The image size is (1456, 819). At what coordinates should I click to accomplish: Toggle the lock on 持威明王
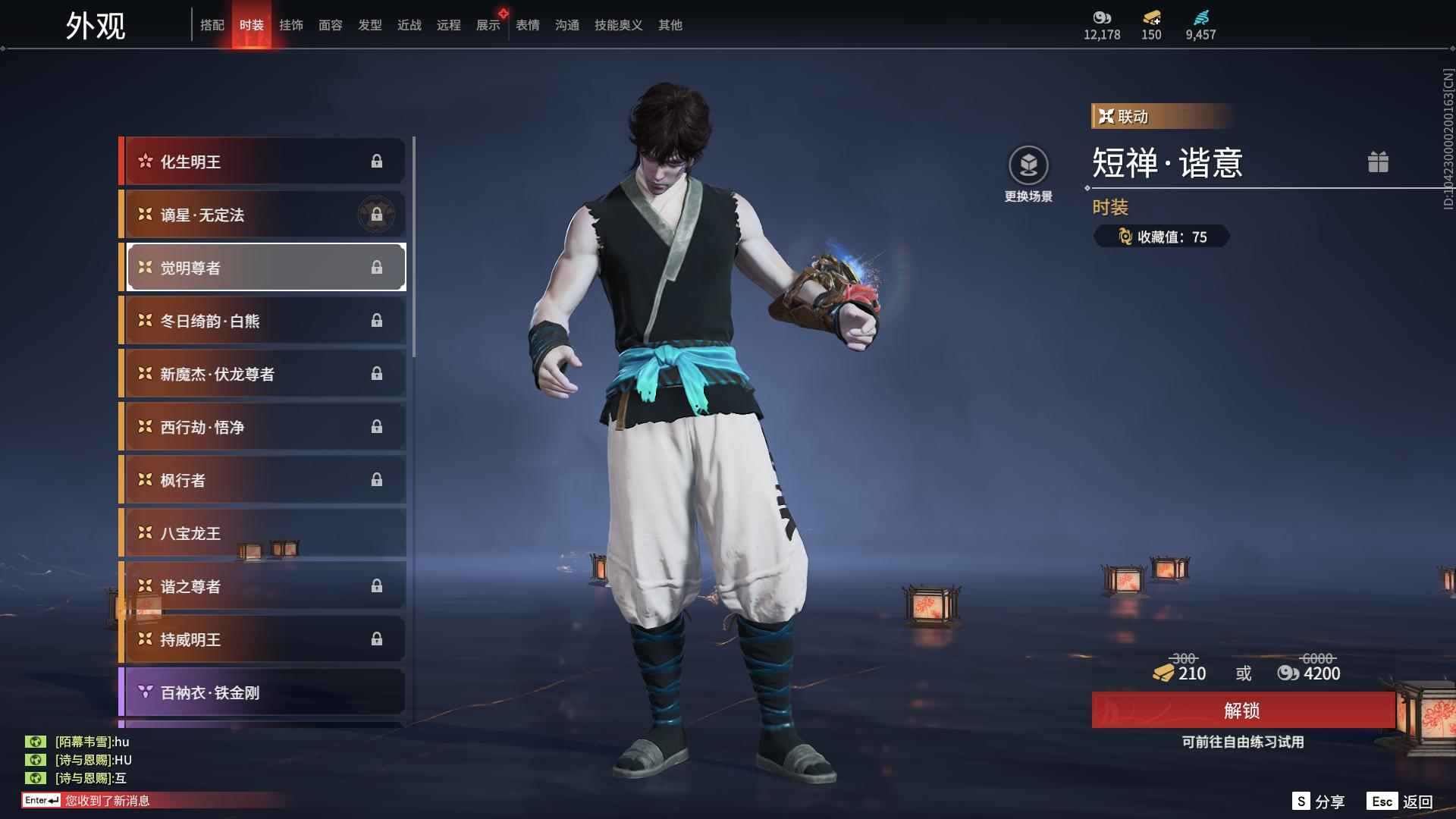377,639
